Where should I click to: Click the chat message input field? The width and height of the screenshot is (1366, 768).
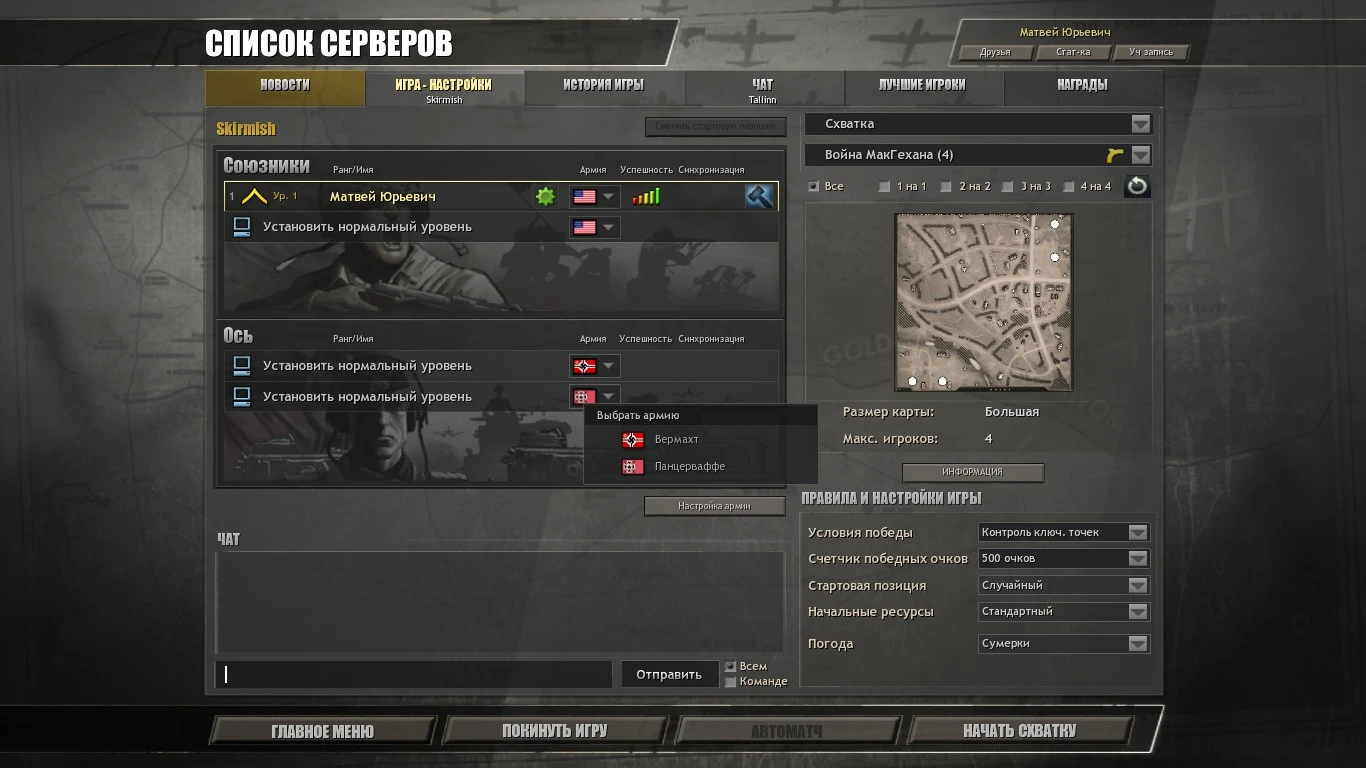415,674
